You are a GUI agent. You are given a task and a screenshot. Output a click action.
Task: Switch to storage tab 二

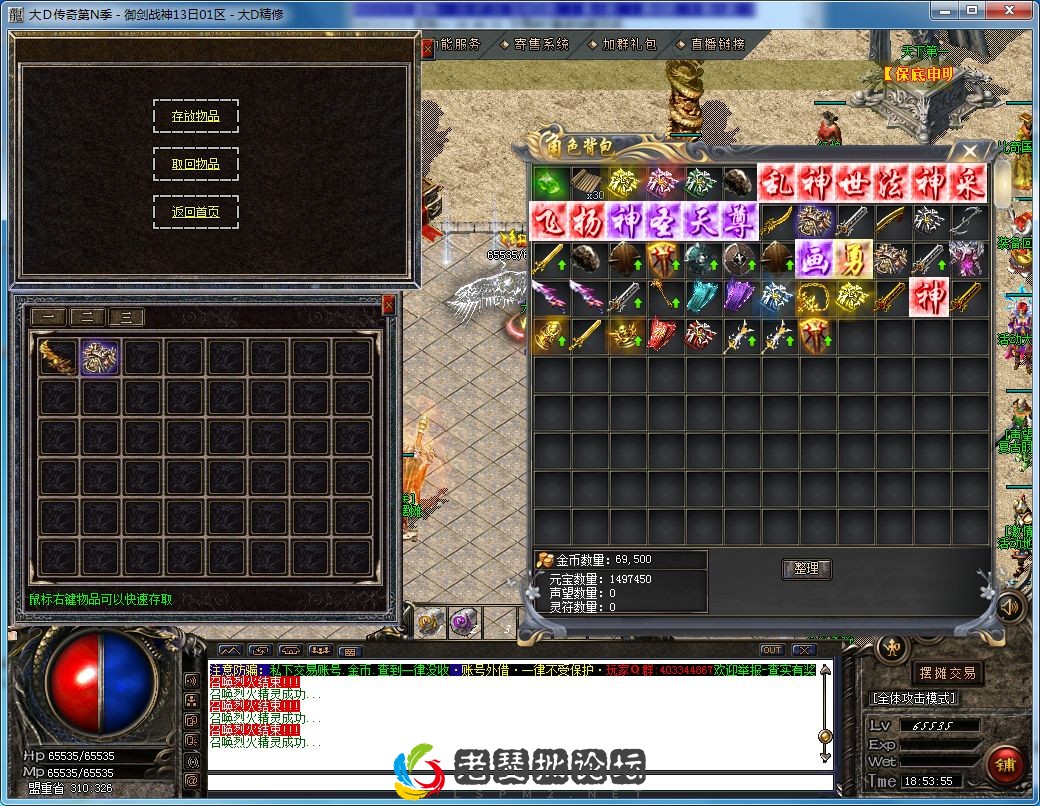click(88, 317)
